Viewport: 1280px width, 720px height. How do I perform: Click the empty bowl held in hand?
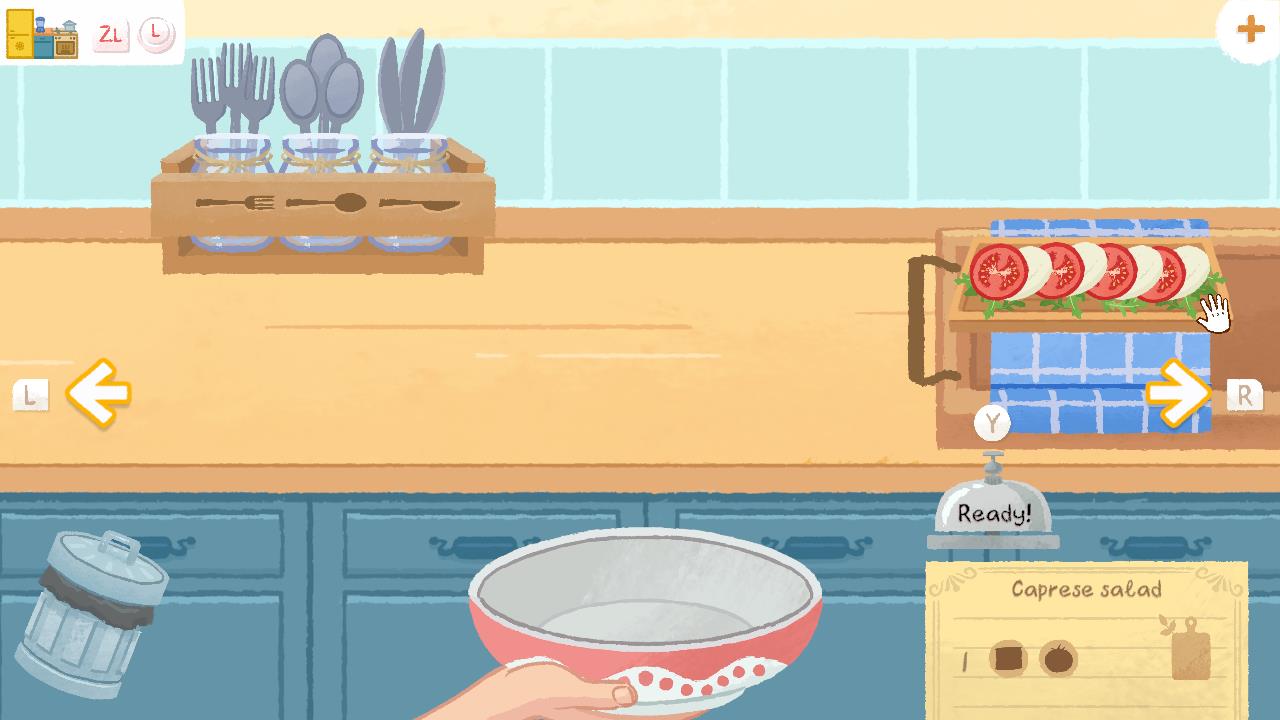tap(645, 600)
